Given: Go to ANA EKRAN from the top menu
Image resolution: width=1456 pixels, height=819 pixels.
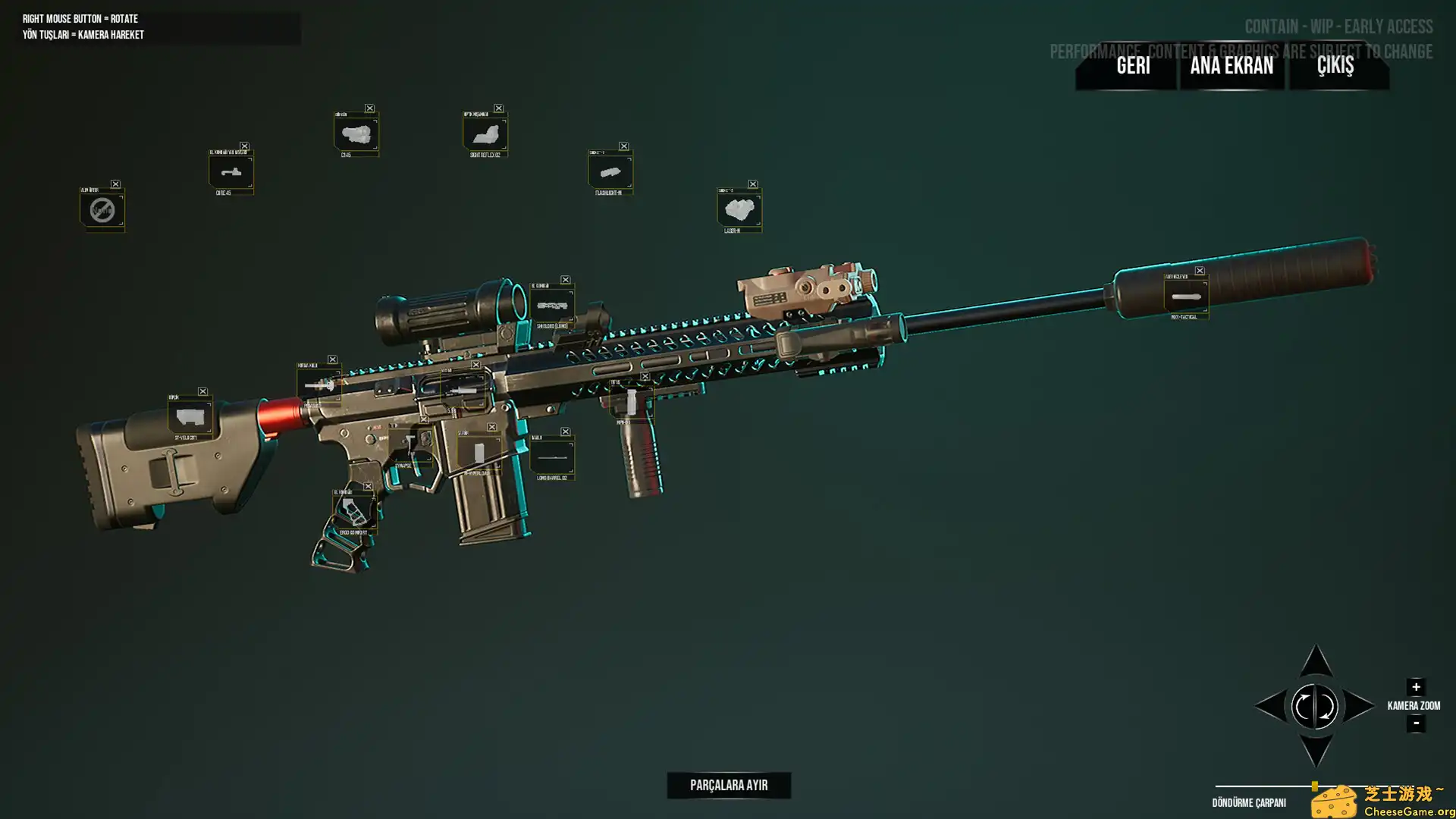Looking at the screenshot, I should click(1232, 67).
